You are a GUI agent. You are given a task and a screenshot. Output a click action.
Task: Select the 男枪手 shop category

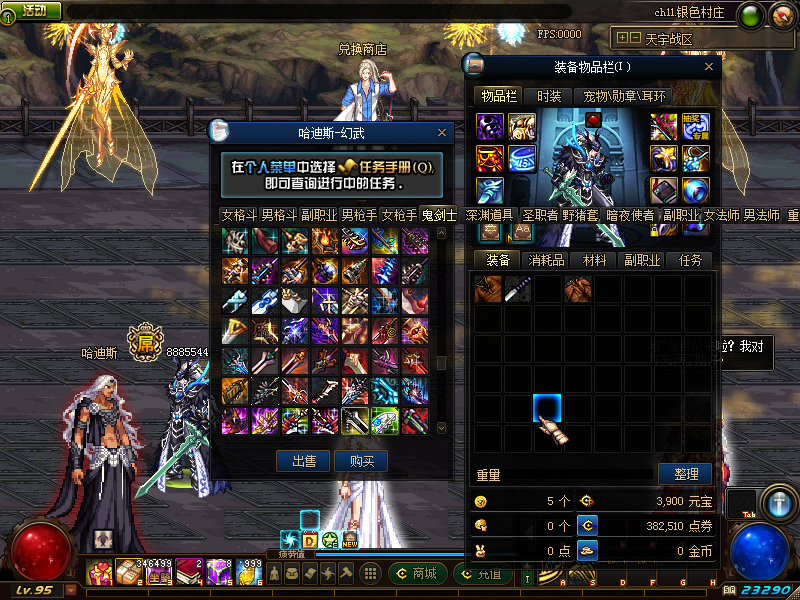[359, 215]
